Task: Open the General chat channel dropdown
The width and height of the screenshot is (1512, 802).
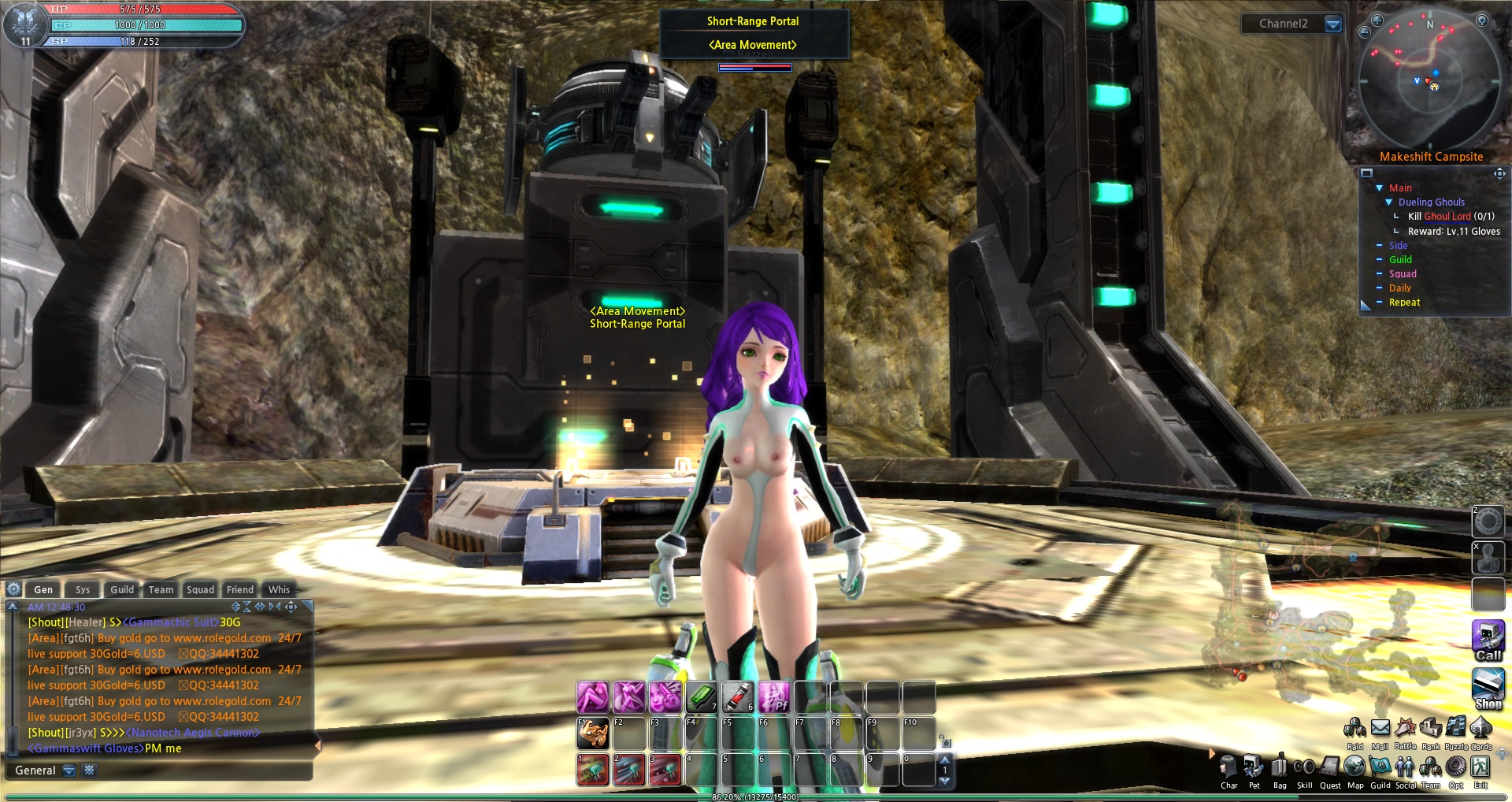Action: tap(69, 770)
